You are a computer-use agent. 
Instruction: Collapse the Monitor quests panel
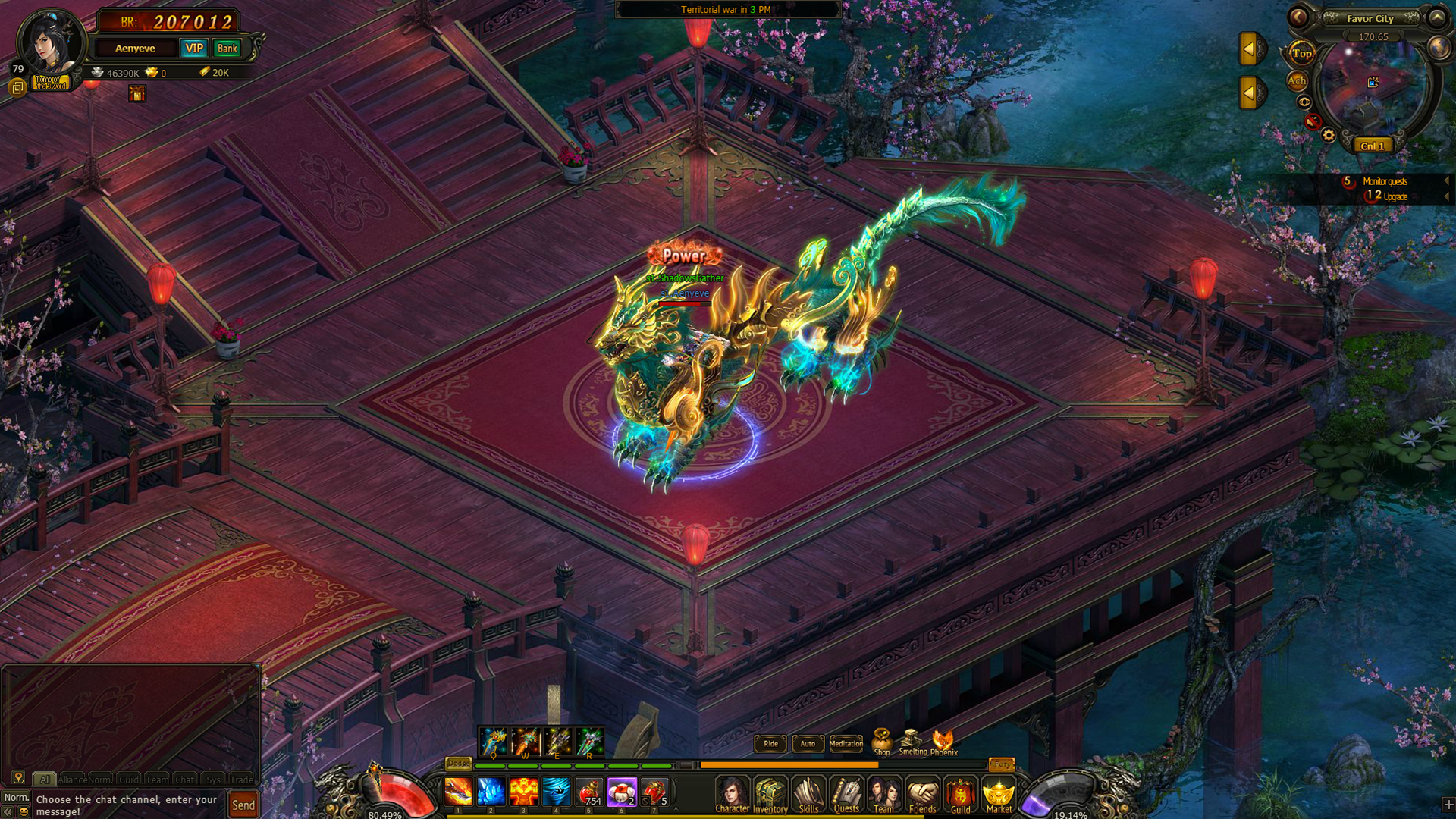point(1448,181)
